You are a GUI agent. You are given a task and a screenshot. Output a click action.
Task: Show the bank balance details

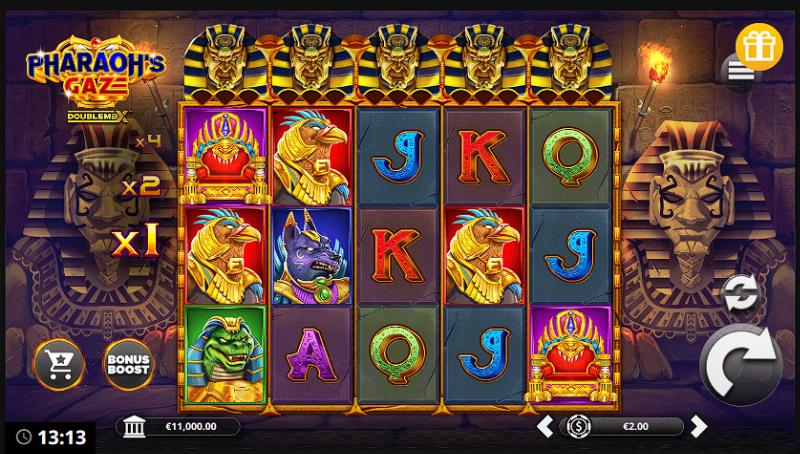pos(133,427)
